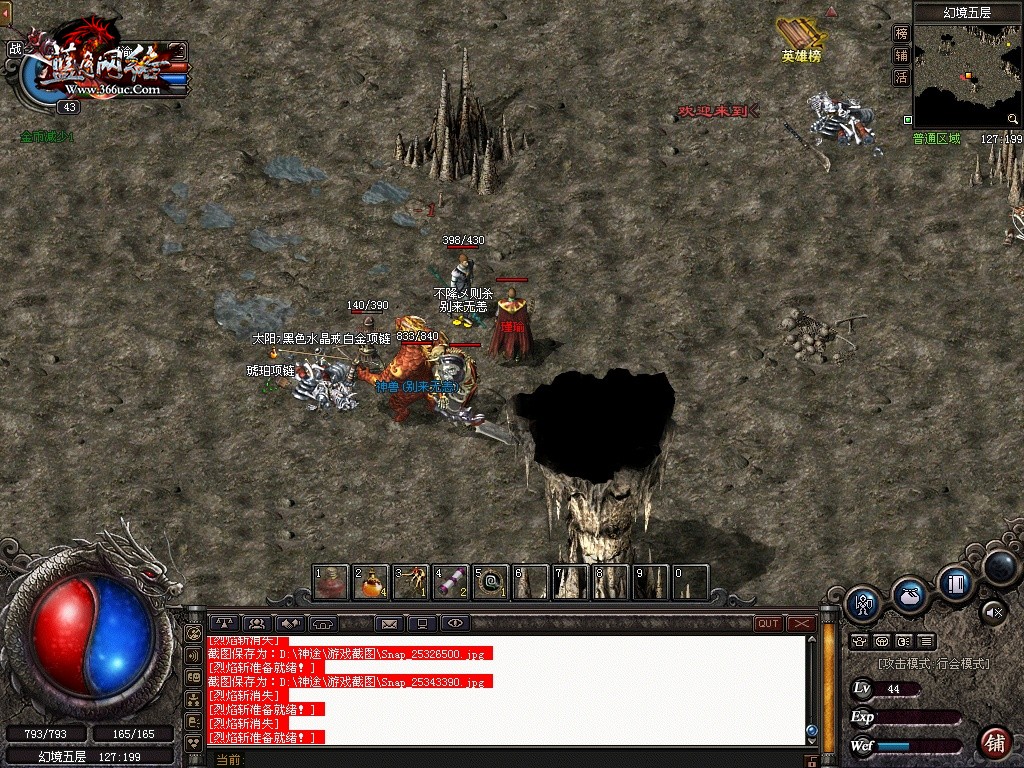Close the game with the red X button
The height and width of the screenshot is (768, 1024).
click(x=801, y=624)
